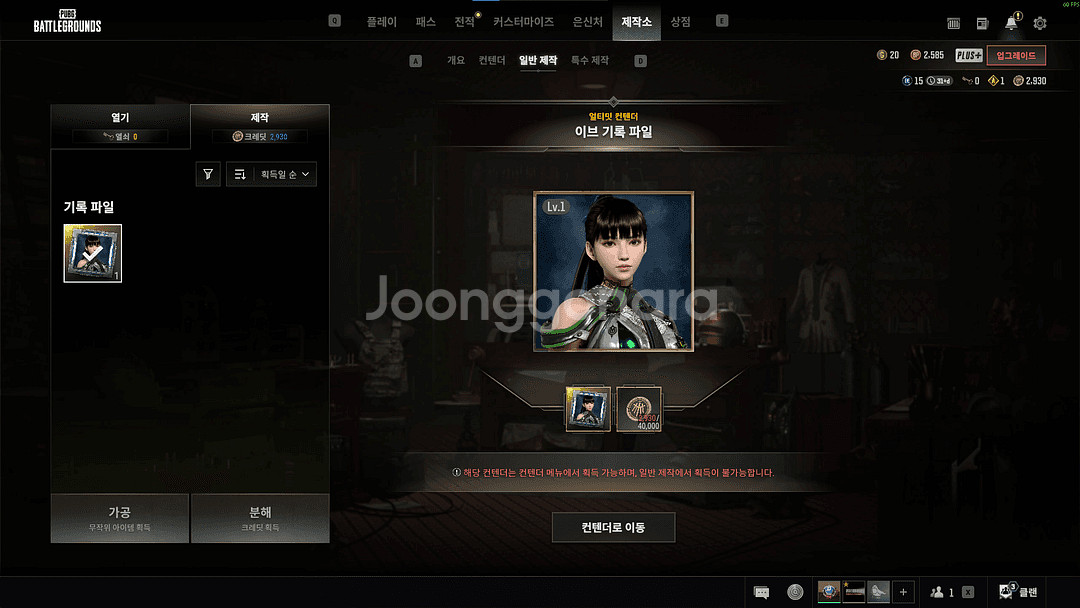
Task: Click the 가공 button
Action: click(120, 517)
